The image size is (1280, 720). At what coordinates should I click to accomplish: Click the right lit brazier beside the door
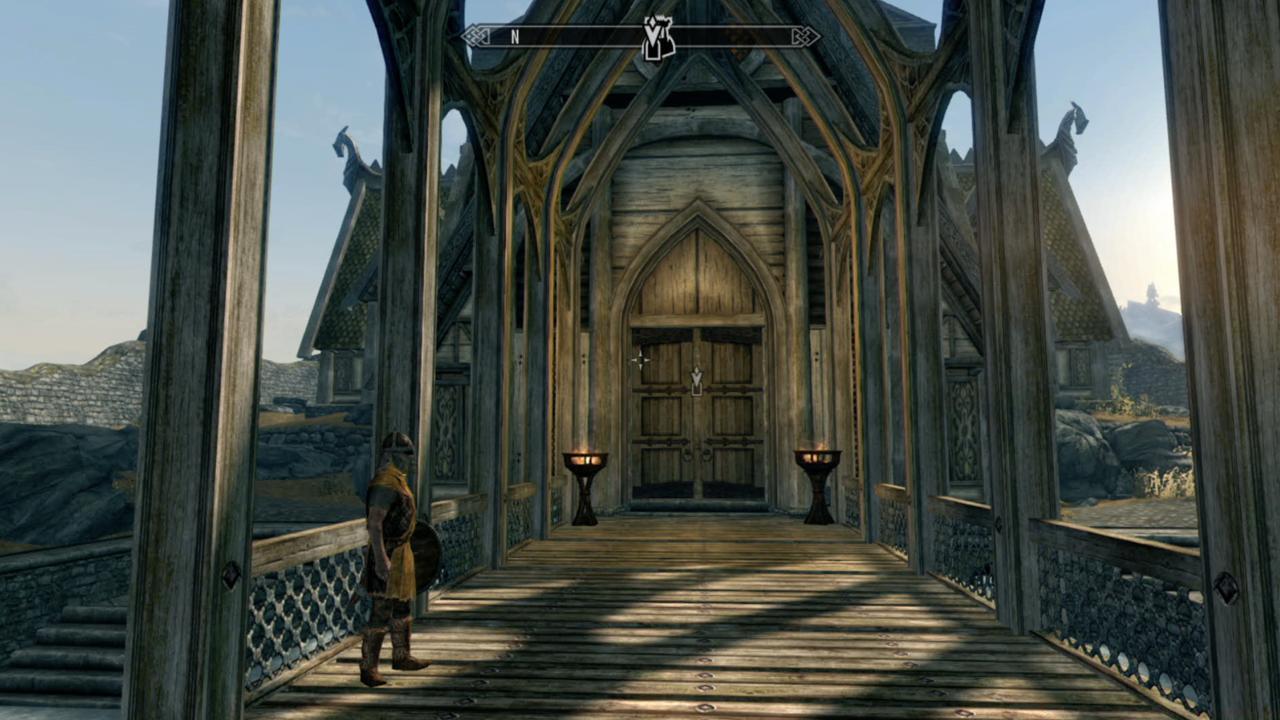[x=820, y=458]
